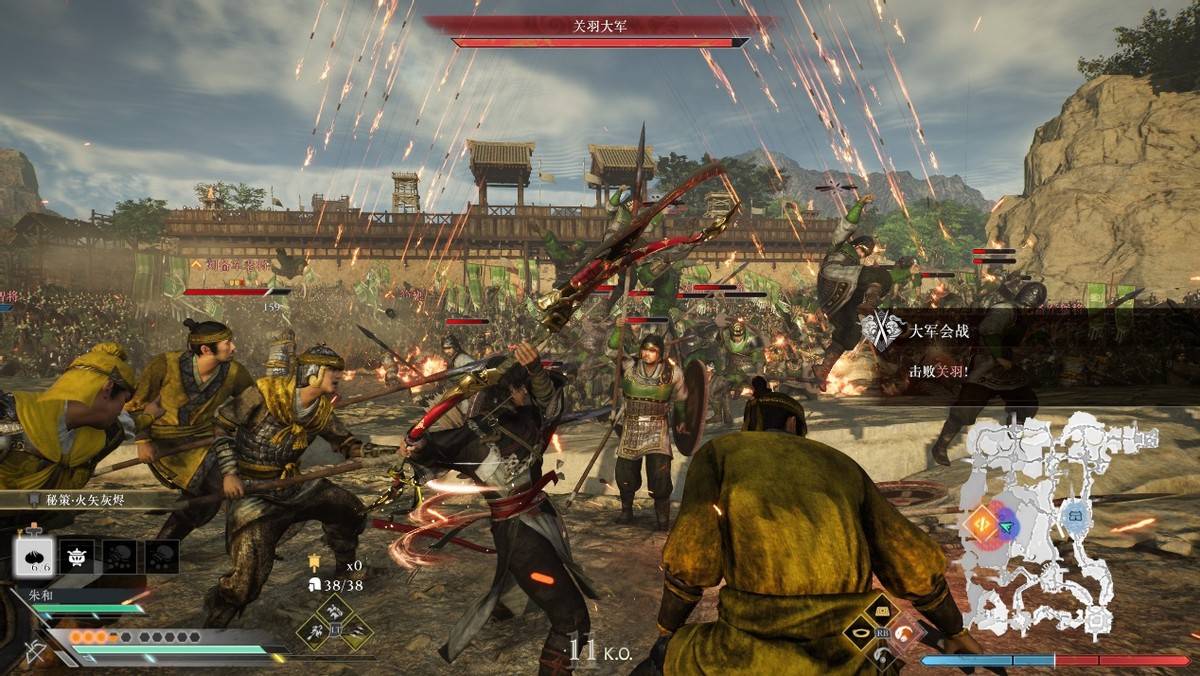1200x676 pixels.
Task: Click the blue base marker on minimap
Action: (1076, 514)
